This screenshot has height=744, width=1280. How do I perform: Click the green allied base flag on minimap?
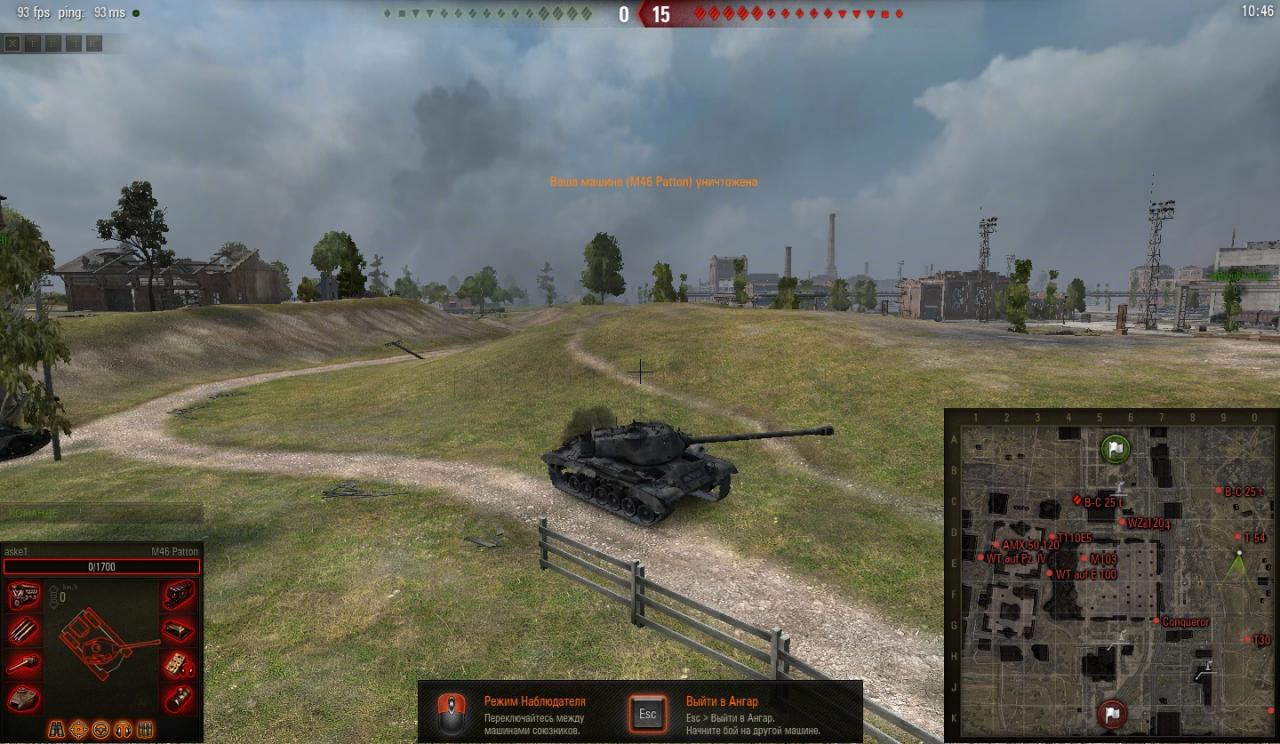click(x=1114, y=448)
